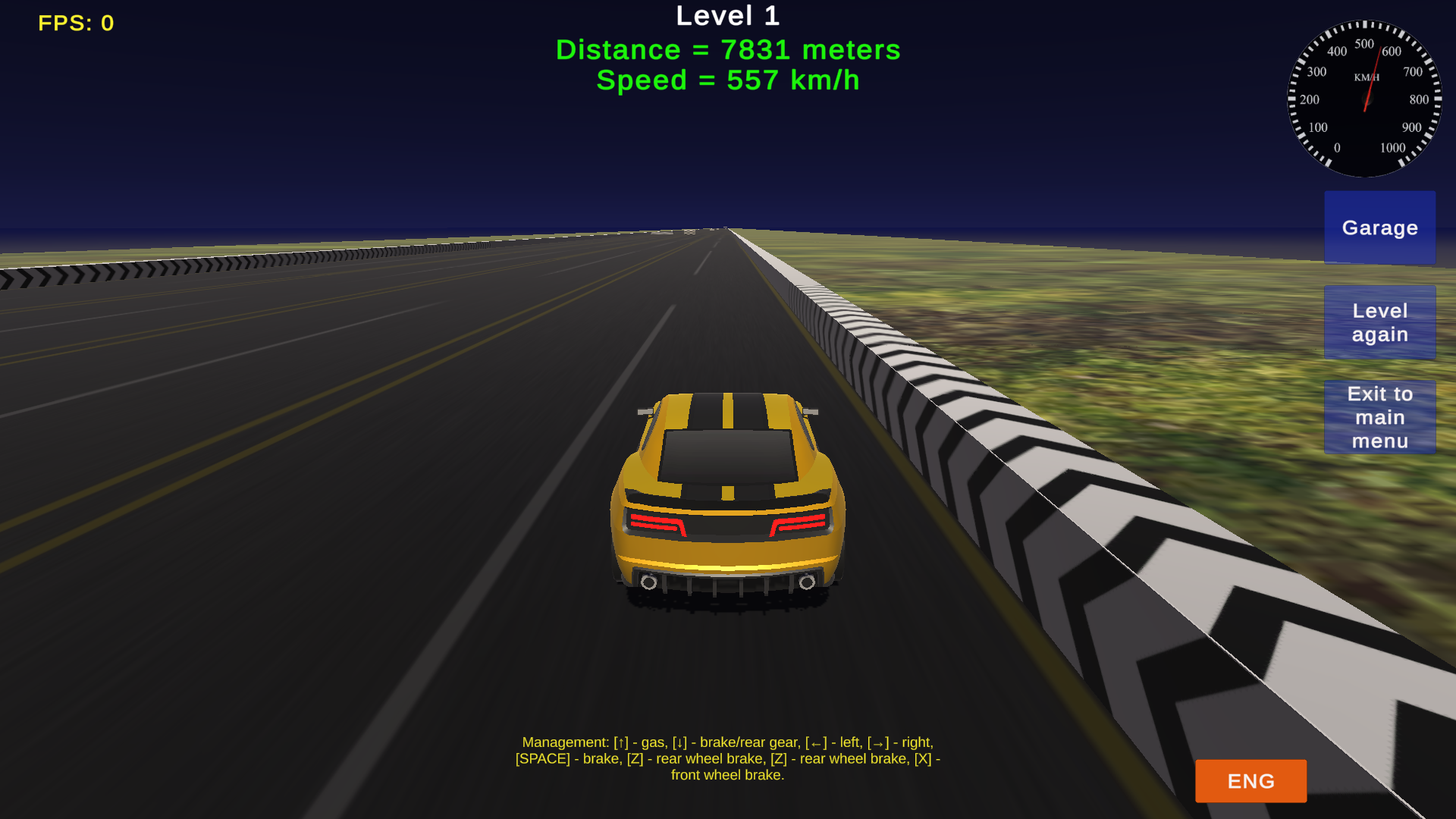Viewport: 1456px width, 819px height.
Task: Select the FPS counter
Action: (76, 23)
